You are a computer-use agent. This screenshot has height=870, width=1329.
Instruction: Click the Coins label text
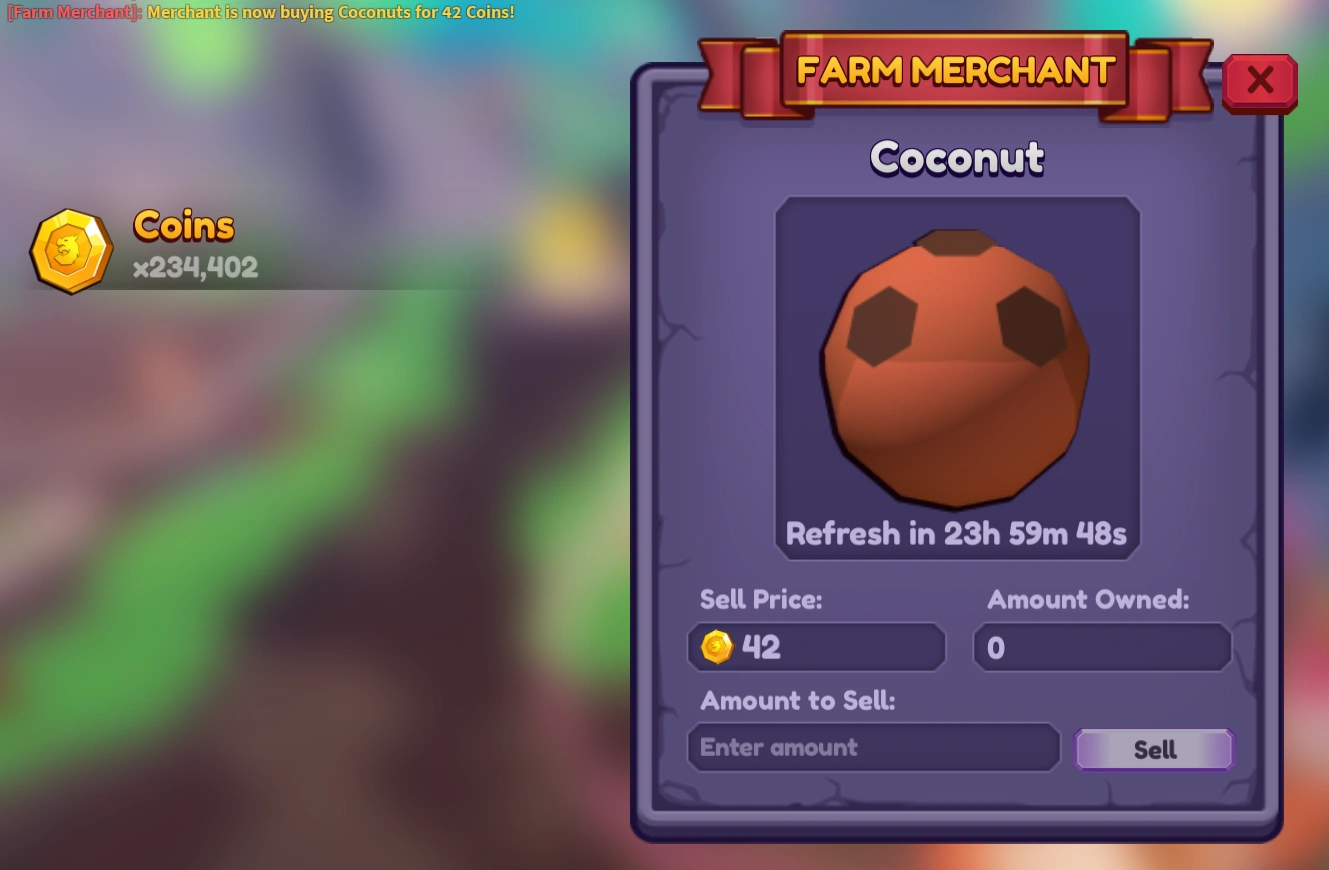point(183,224)
